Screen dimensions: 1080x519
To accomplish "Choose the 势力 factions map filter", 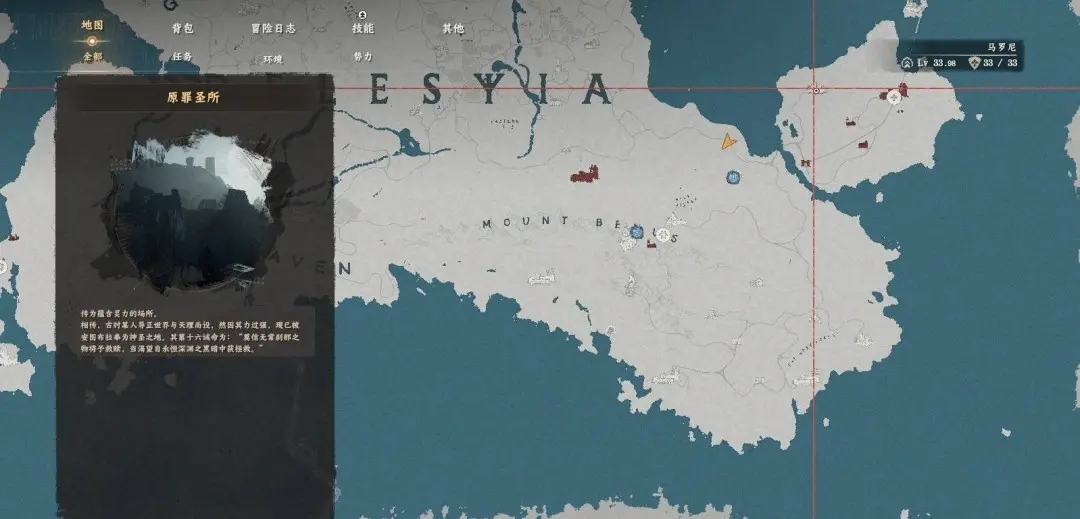I will [362, 57].
